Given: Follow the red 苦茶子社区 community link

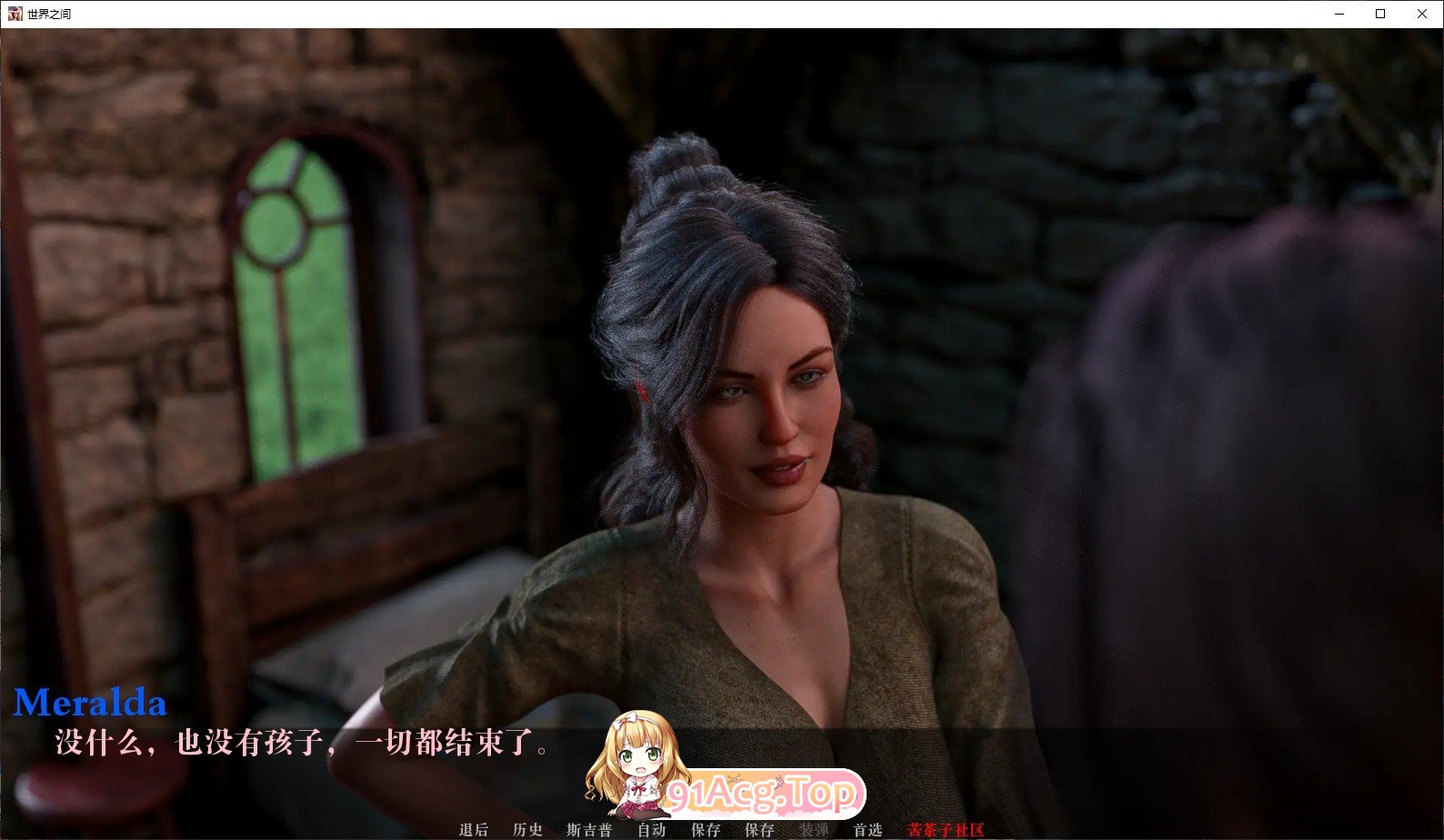Looking at the screenshot, I should pos(946,829).
